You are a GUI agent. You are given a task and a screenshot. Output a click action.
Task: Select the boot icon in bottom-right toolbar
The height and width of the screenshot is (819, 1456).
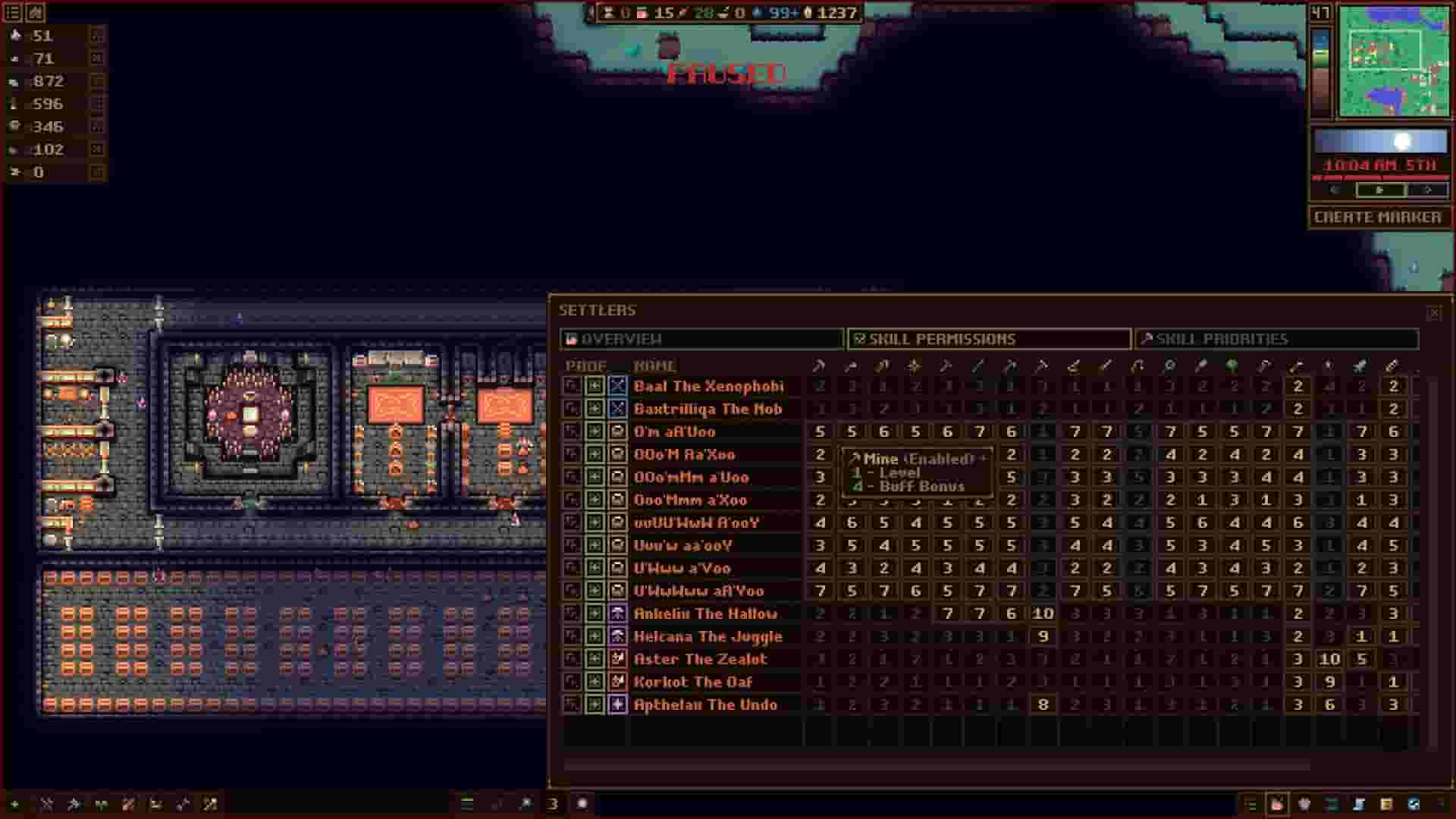1359,804
